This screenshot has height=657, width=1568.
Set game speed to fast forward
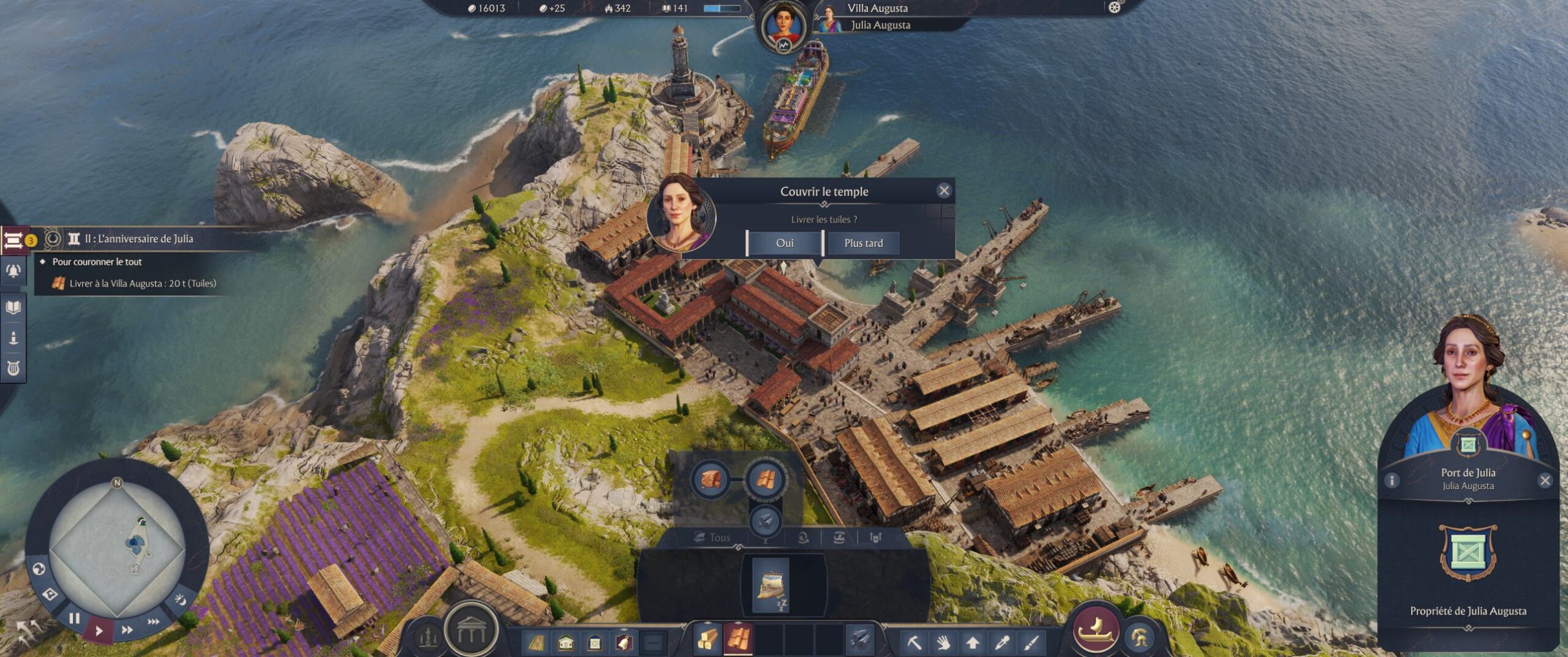[x=127, y=630]
